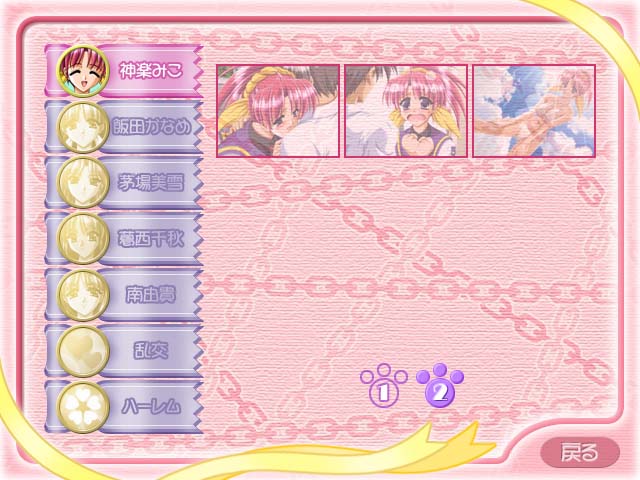Open the thumbnail of the girl being embraced
The height and width of the screenshot is (480, 640).
(x=277, y=111)
